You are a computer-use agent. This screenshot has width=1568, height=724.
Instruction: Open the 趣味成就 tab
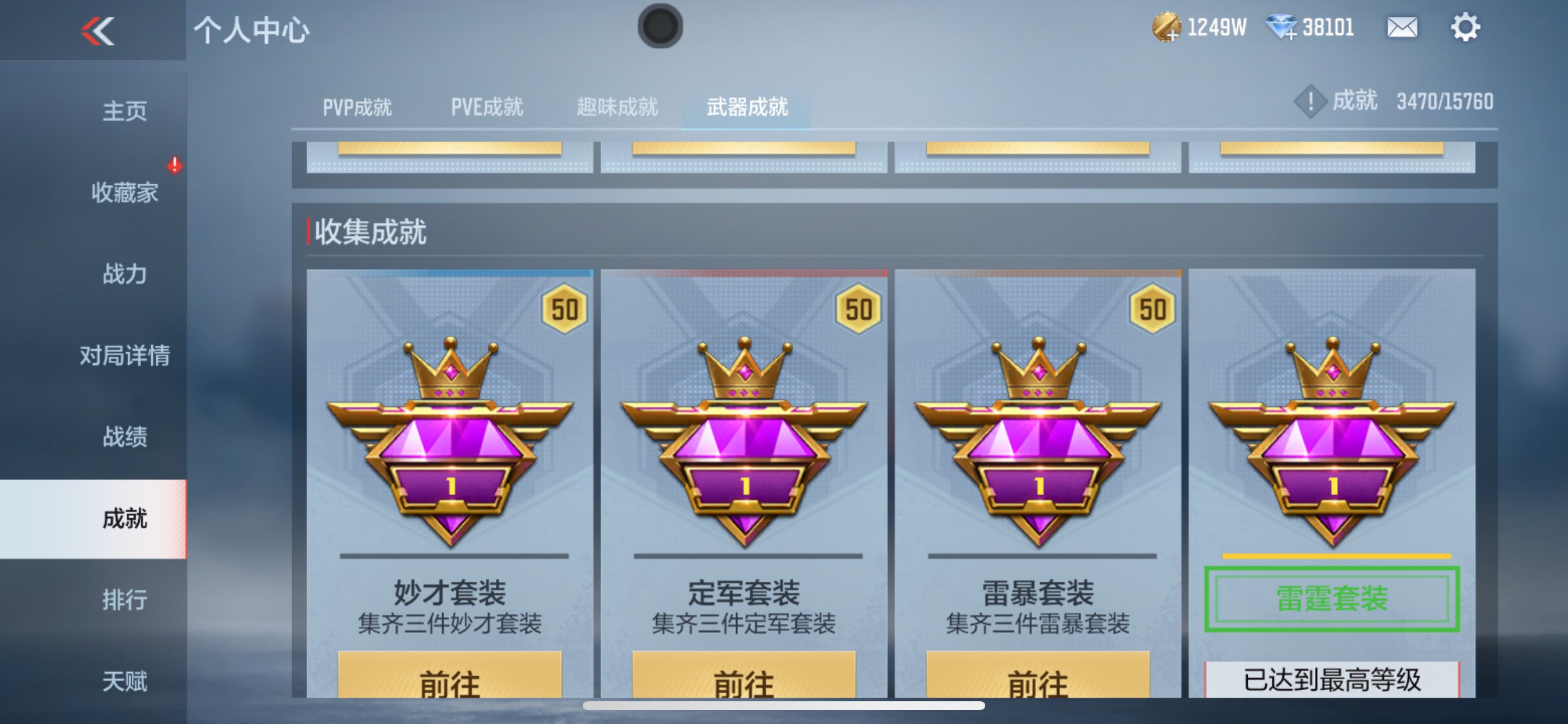(x=616, y=107)
